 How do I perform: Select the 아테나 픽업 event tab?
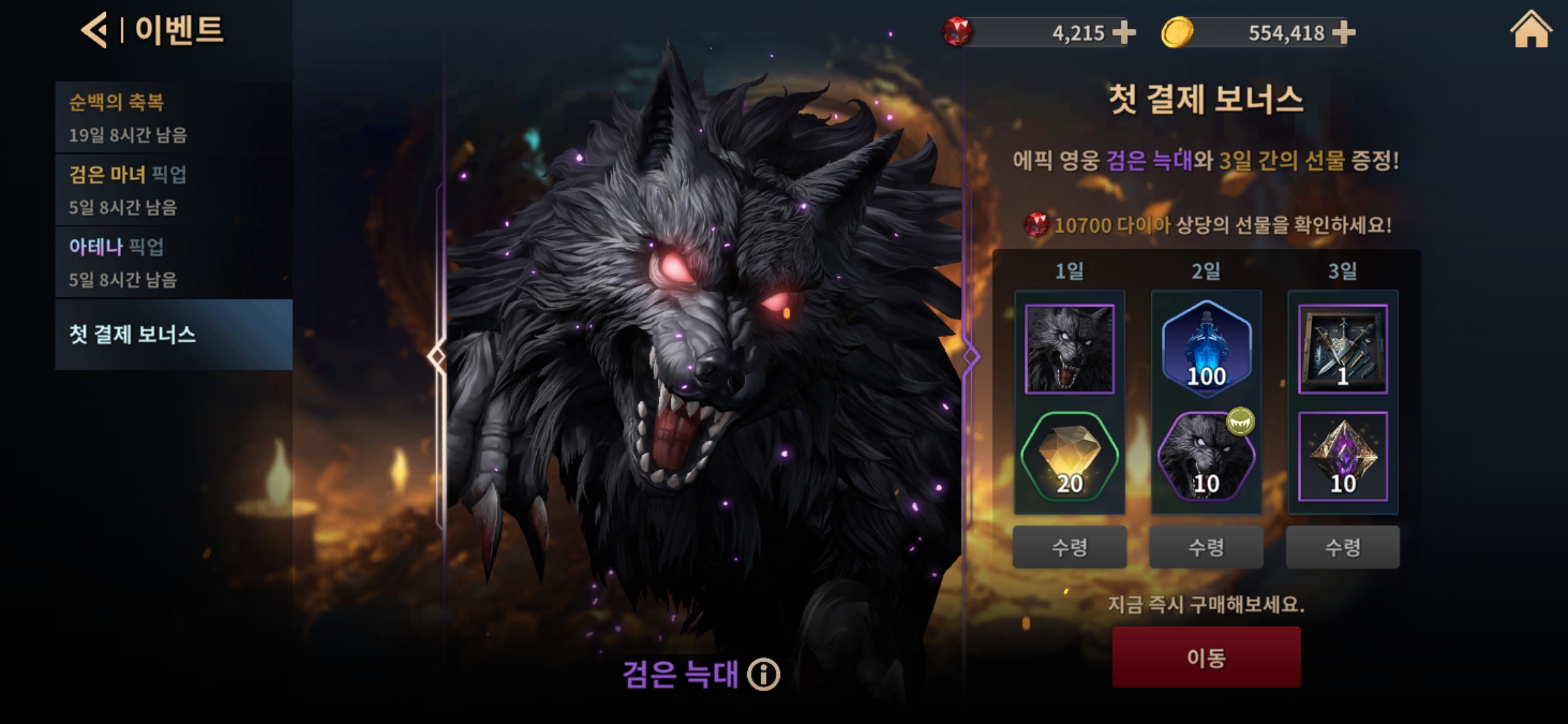[x=173, y=263]
